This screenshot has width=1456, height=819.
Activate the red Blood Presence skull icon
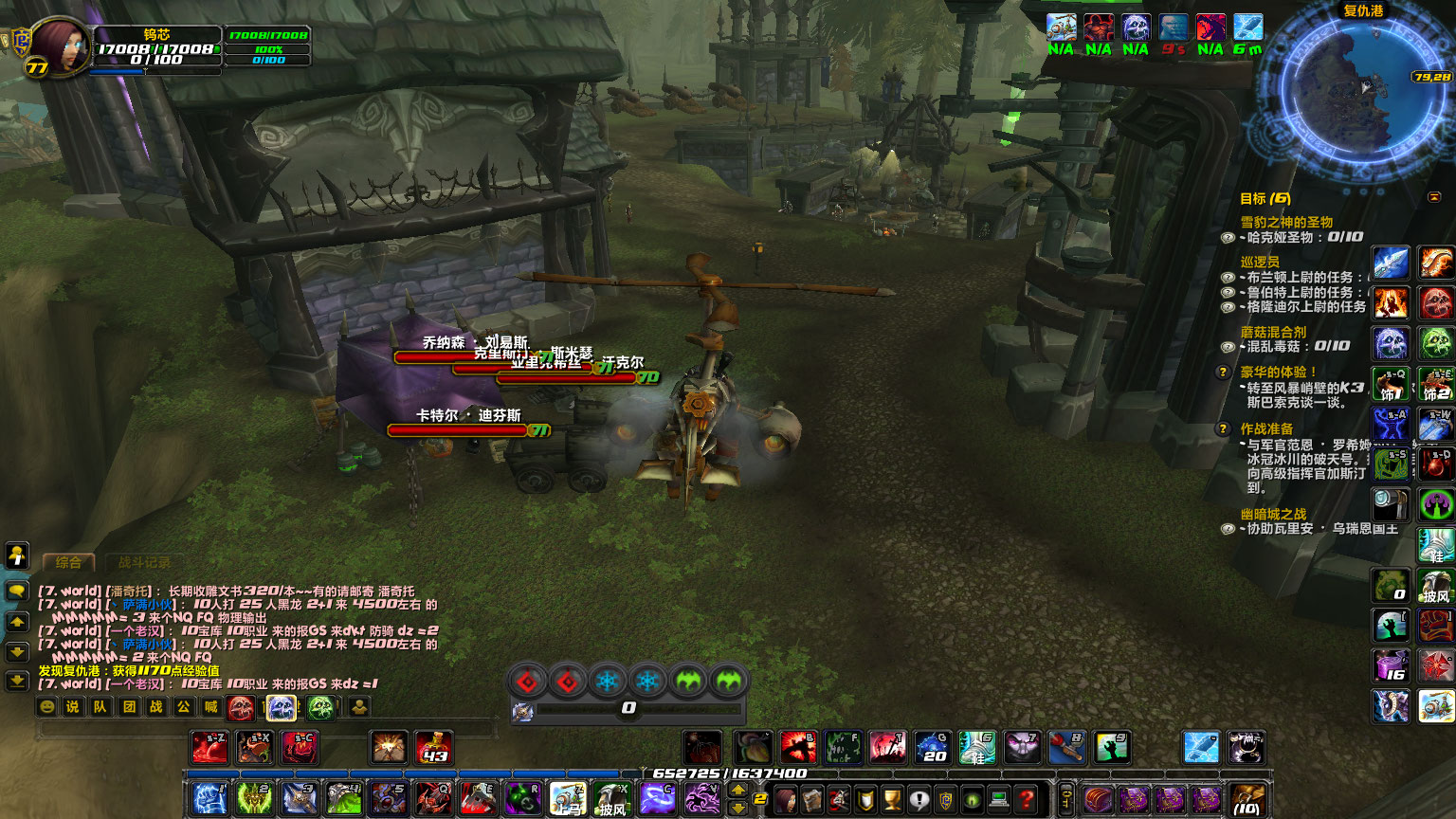pyautogui.click(x=241, y=707)
